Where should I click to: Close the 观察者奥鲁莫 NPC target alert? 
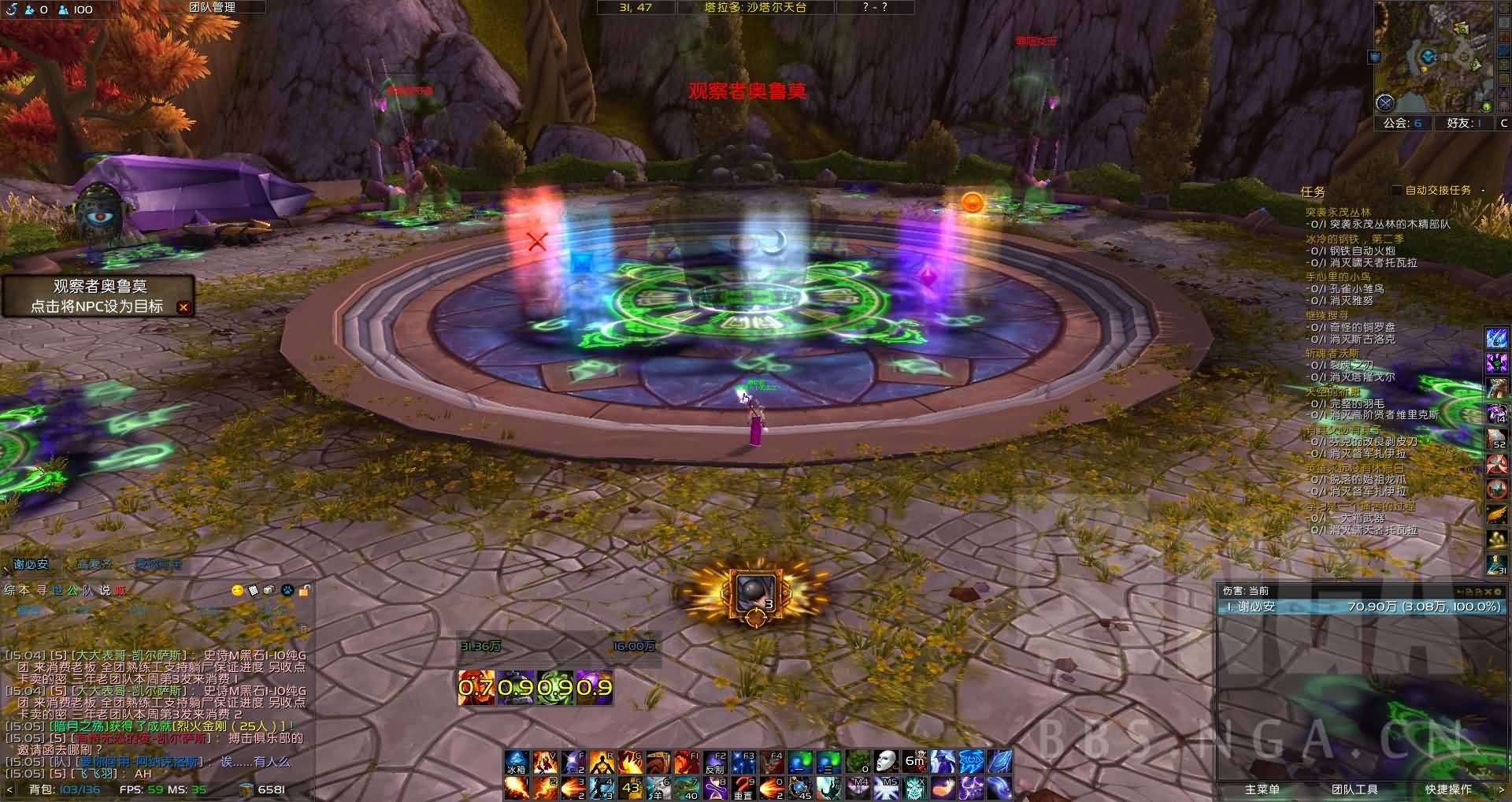[x=183, y=307]
